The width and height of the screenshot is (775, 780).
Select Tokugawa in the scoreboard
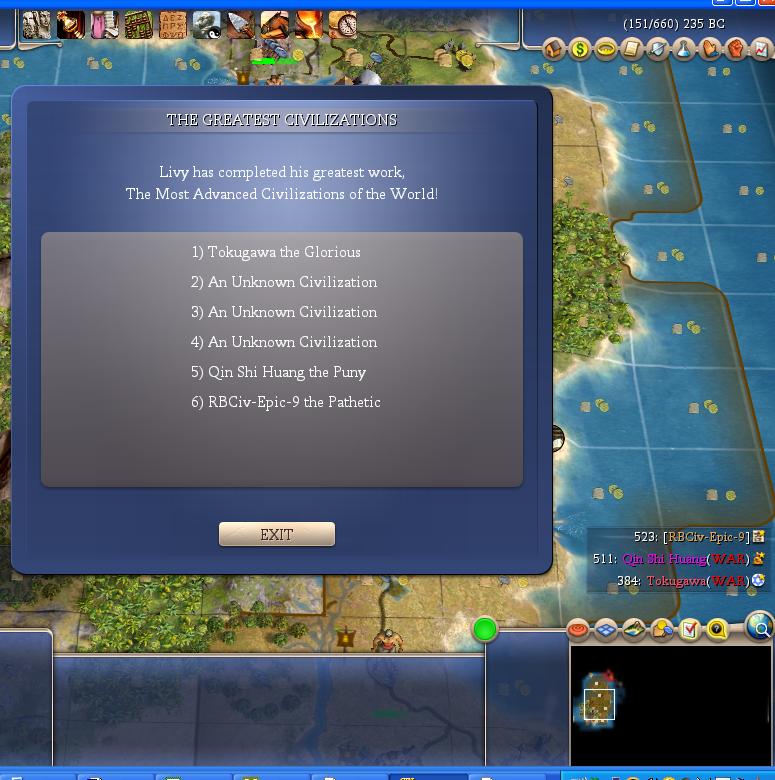tap(676, 581)
